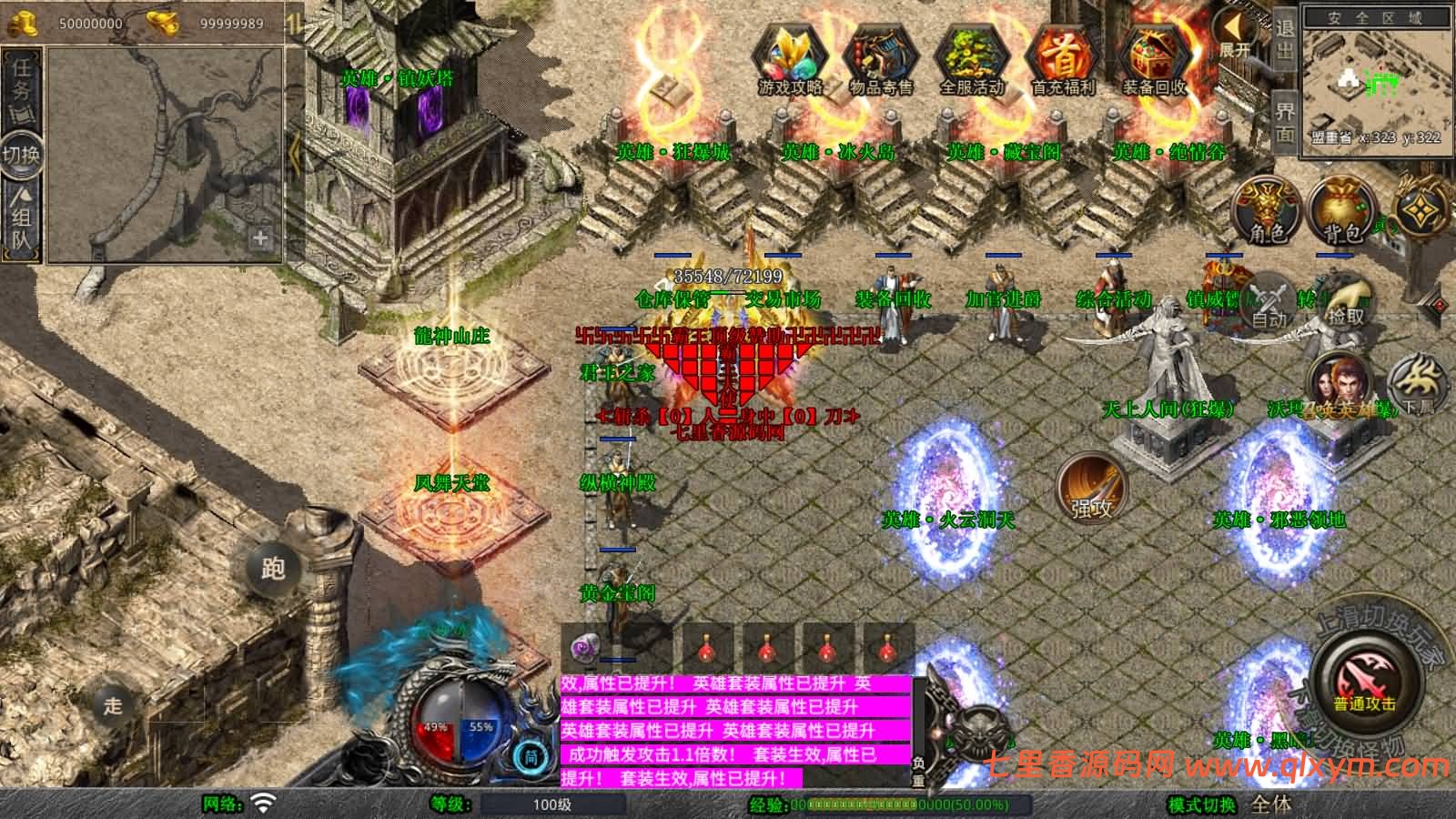This screenshot has width=1456, height=819.
Task: Tap the 跑 run button
Action: pos(274,568)
